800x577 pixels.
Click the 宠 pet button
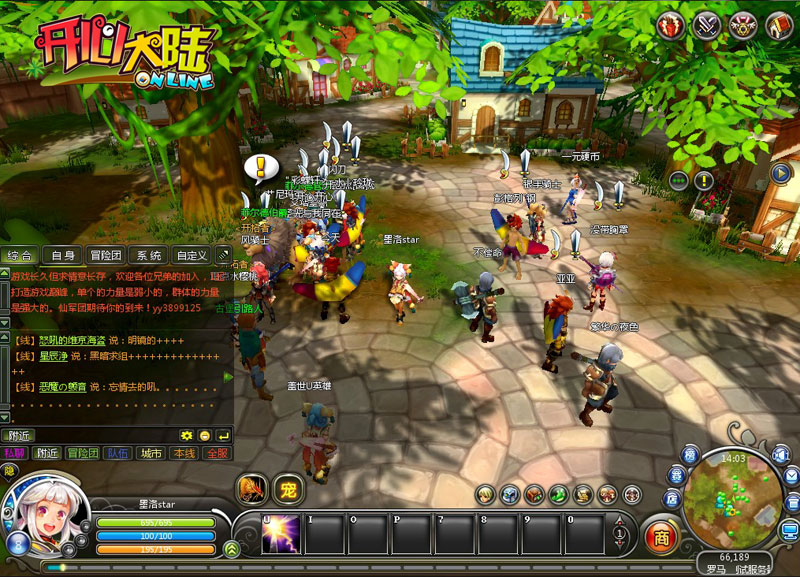pos(287,489)
